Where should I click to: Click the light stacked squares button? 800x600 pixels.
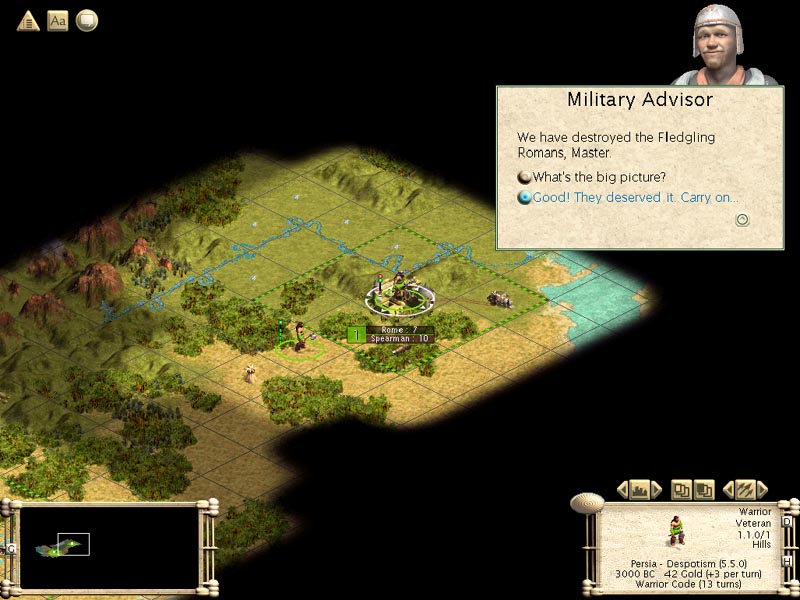[x=682, y=490]
